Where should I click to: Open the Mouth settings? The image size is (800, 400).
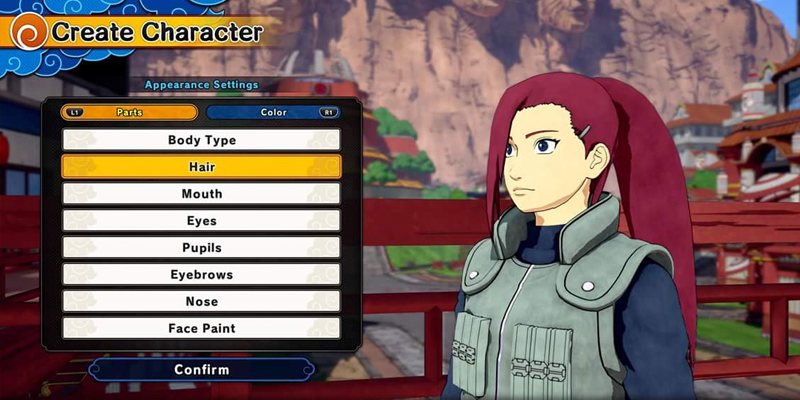201,194
